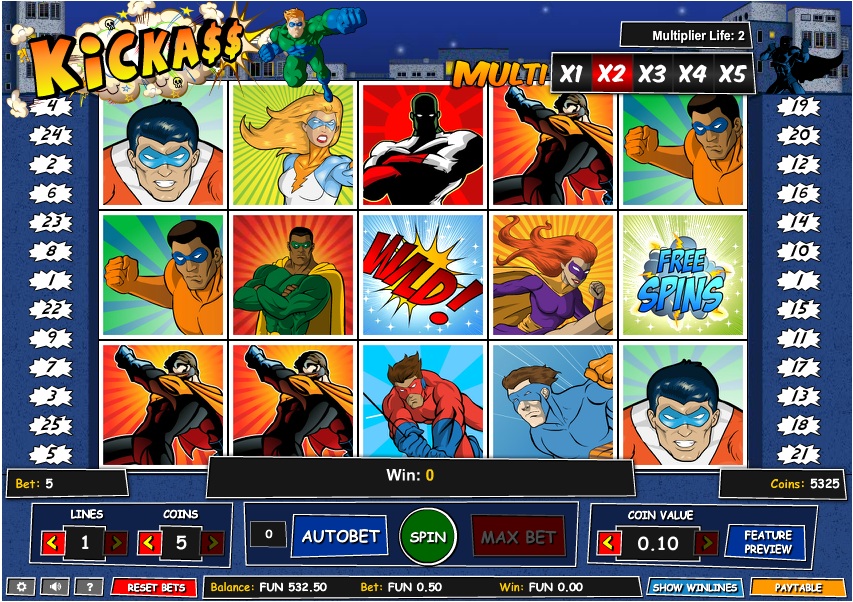853x602 pixels.
Task: Increase the number of lines
Action: click(116, 543)
